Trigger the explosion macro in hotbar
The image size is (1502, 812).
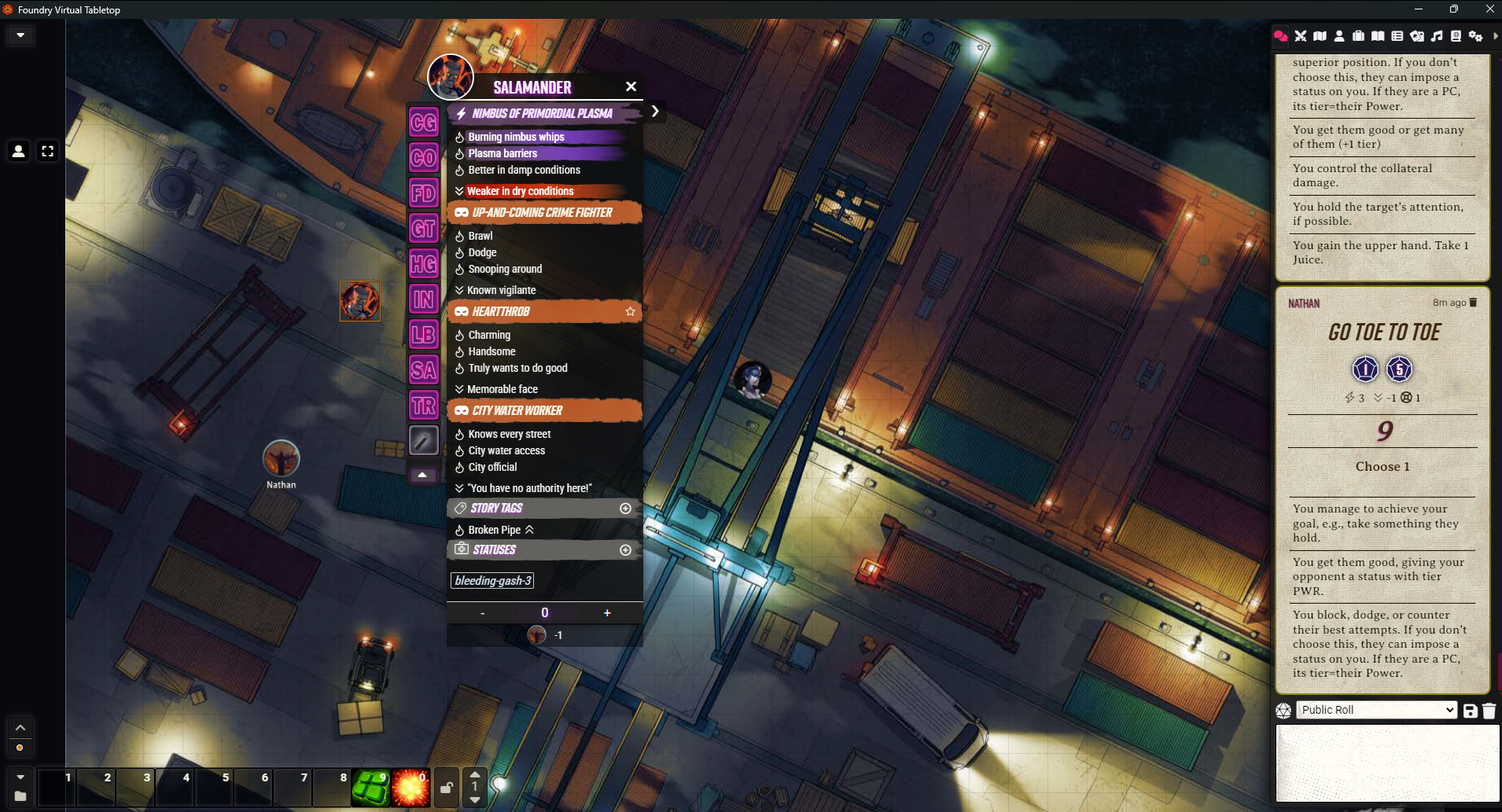pyautogui.click(x=410, y=788)
